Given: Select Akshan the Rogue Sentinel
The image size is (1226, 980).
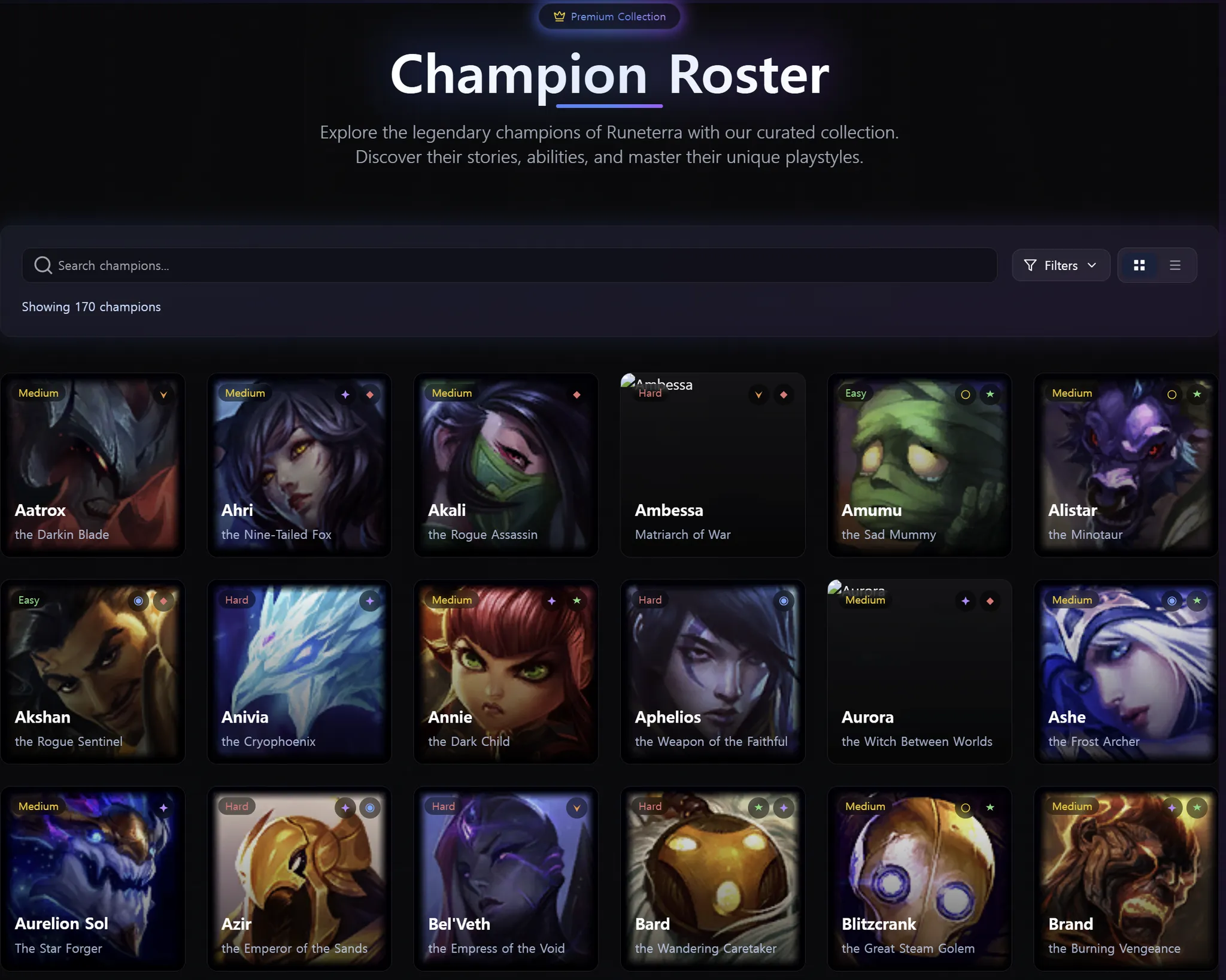Looking at the screenshot, I should click(x=93, y=672).
